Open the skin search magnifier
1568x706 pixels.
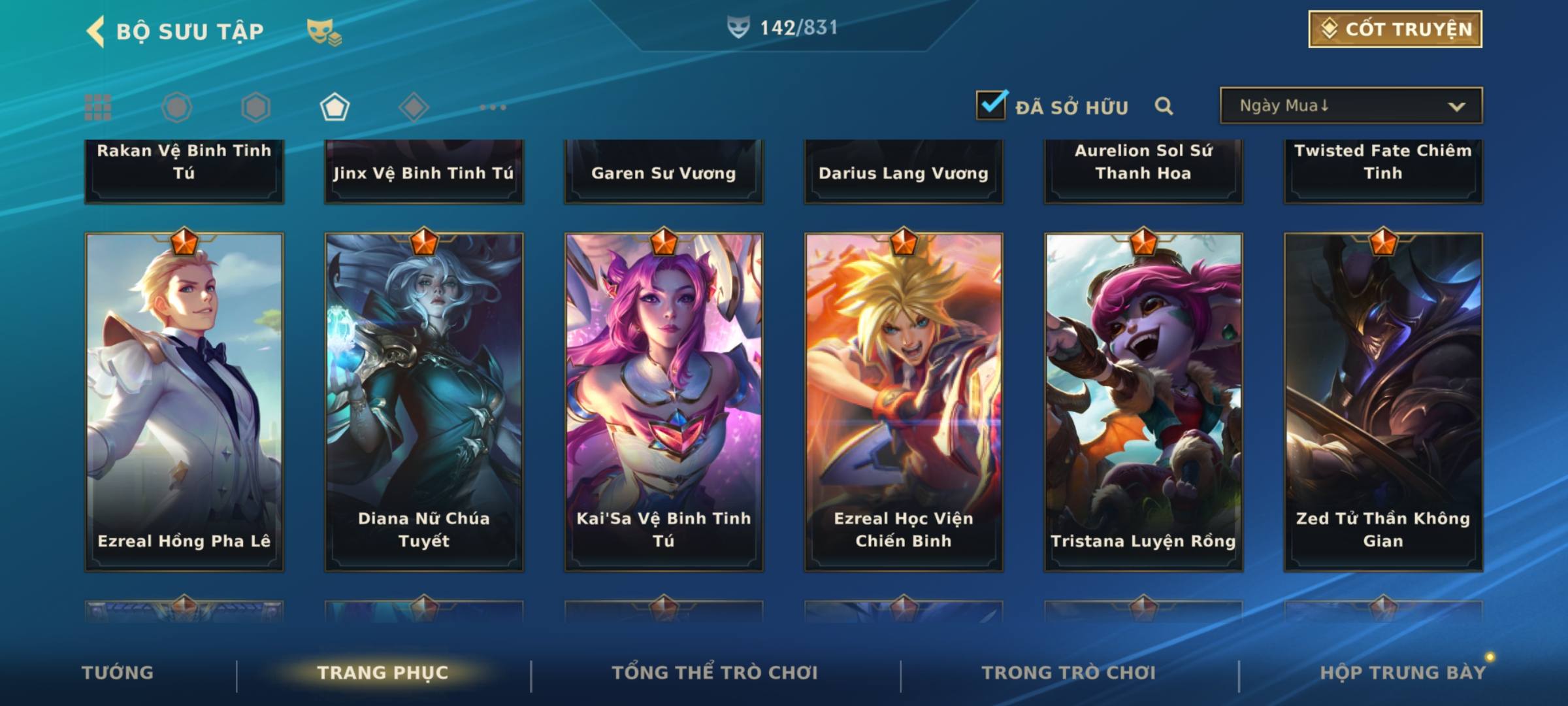click(1164, 106)
